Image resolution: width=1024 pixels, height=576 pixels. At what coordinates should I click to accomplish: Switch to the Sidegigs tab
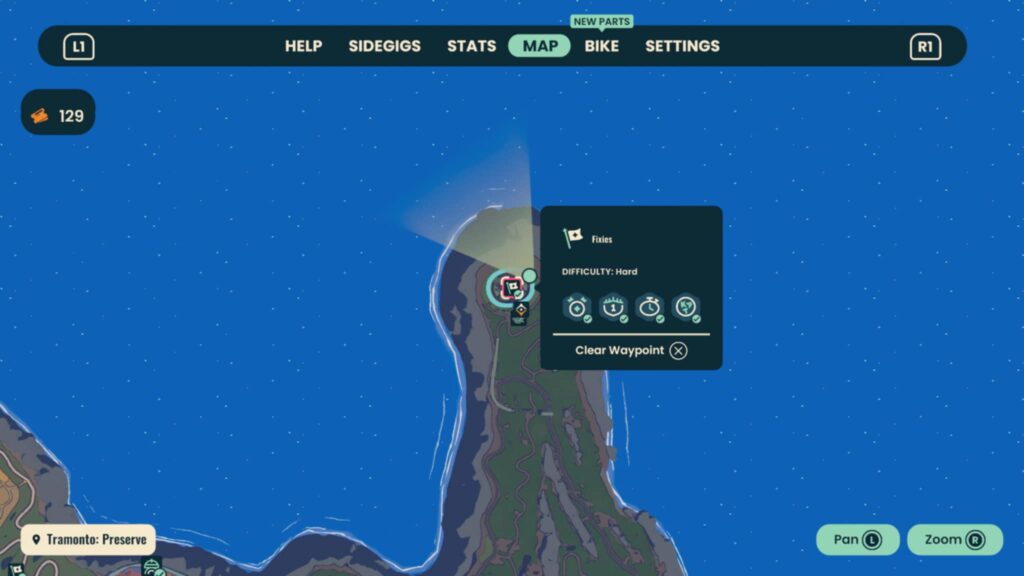pos(384,46)
